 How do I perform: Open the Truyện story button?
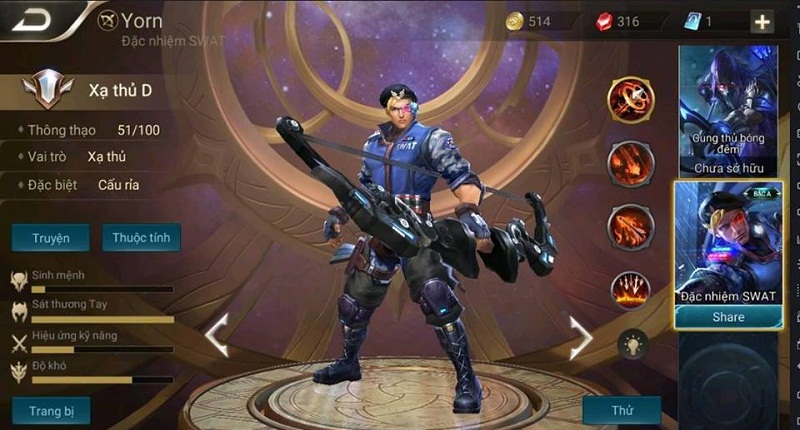point(50,238)
